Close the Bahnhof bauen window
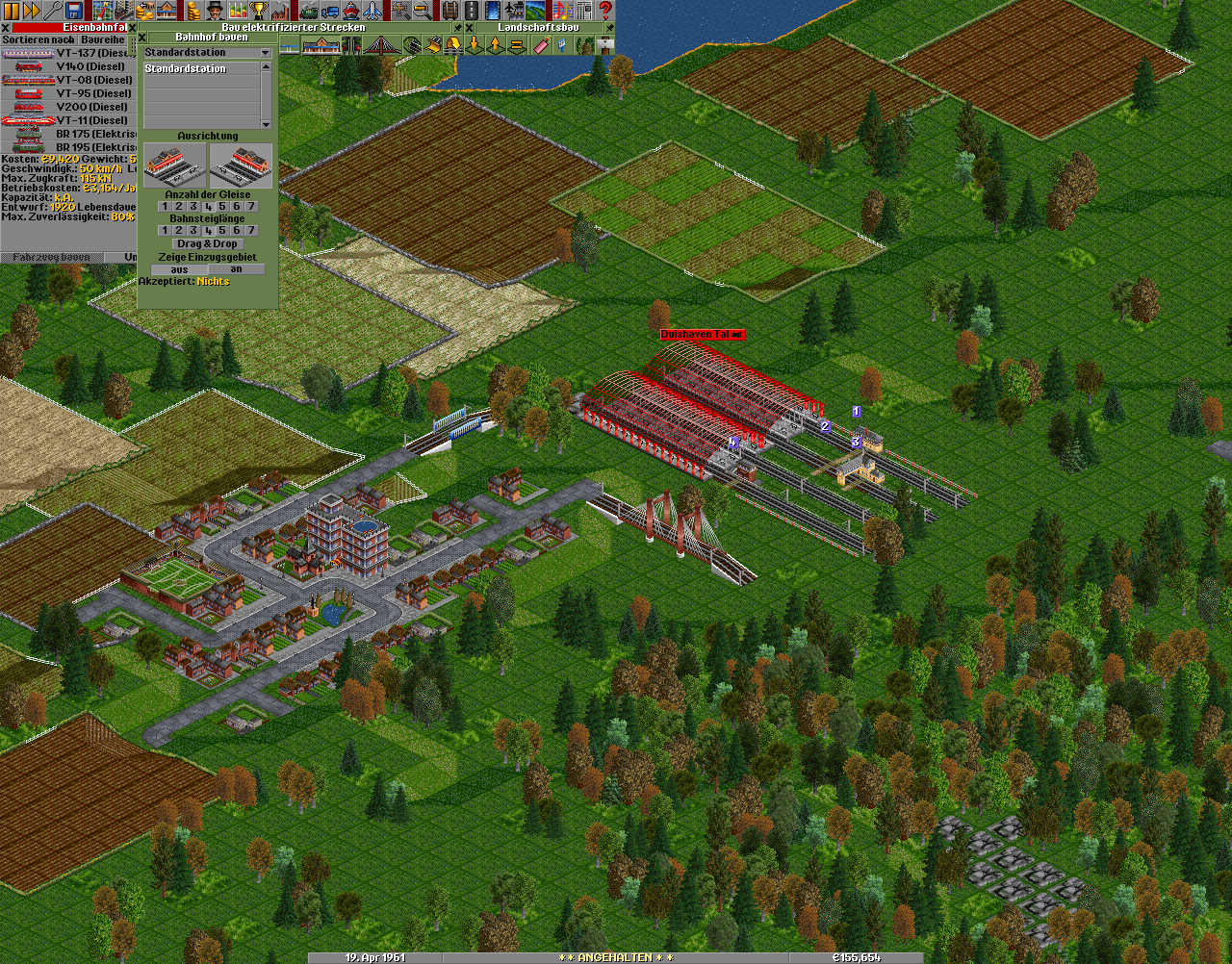The width and height of the screenshot is (1232, 964). tap(143, 38)
